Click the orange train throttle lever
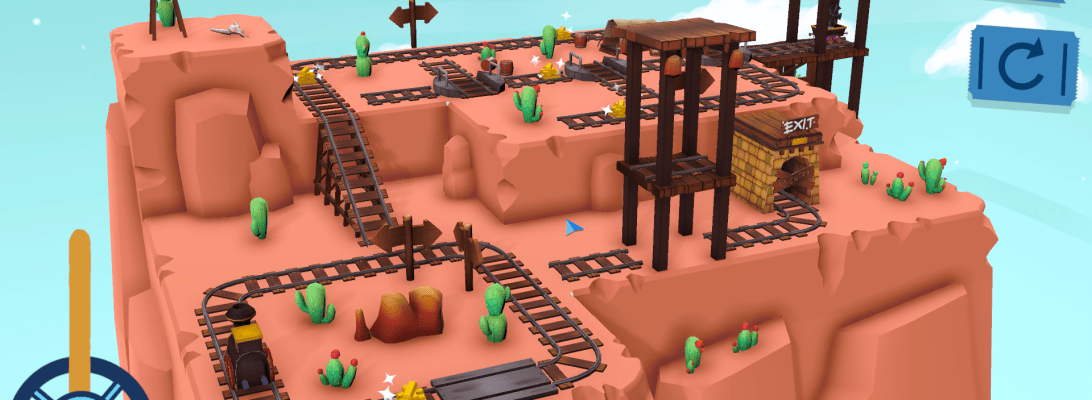This screenshot has width=1092, height=400. pos(79,300)
